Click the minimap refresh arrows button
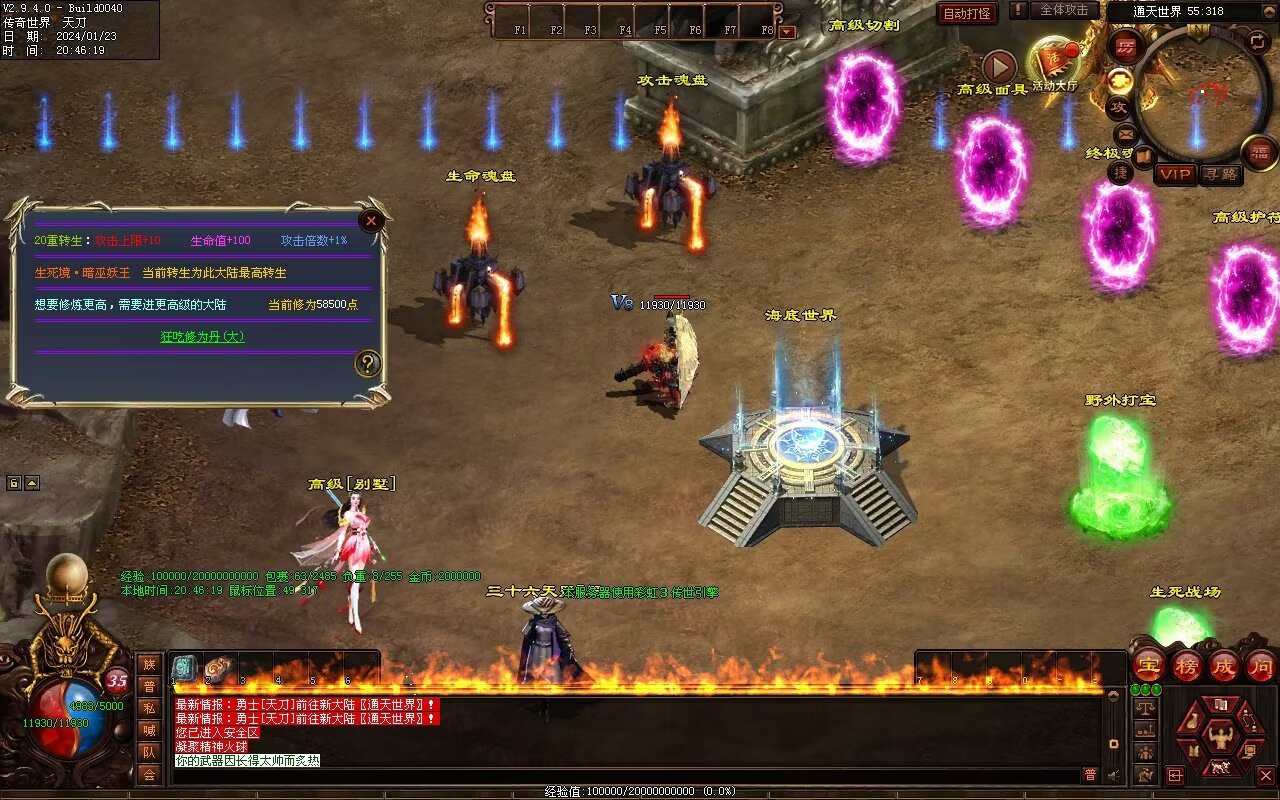The image size is (1280, 800). pos(1258,41)
